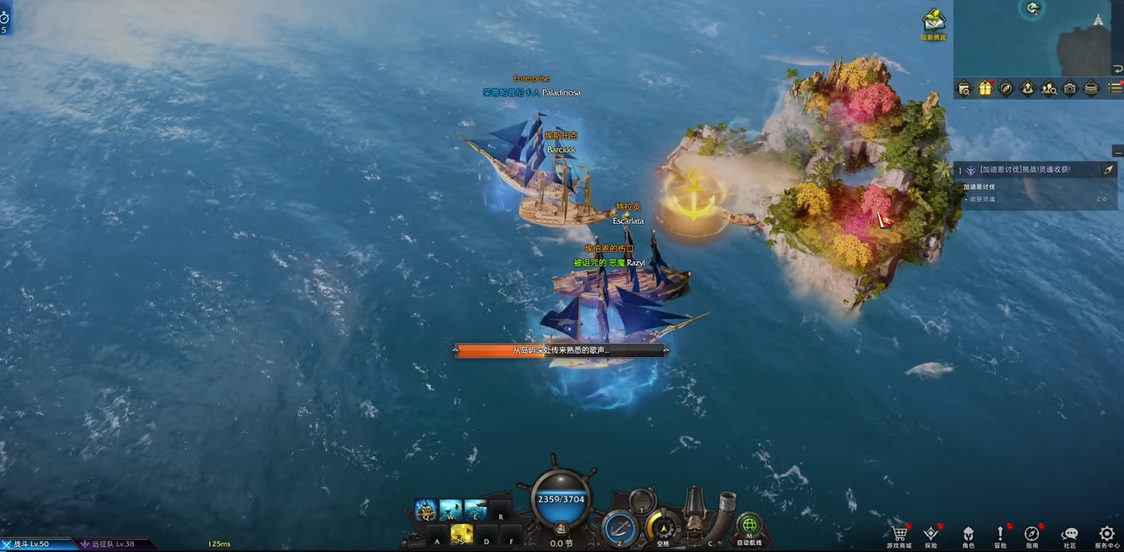Use the Q ship skill

(x=425, y=510)
